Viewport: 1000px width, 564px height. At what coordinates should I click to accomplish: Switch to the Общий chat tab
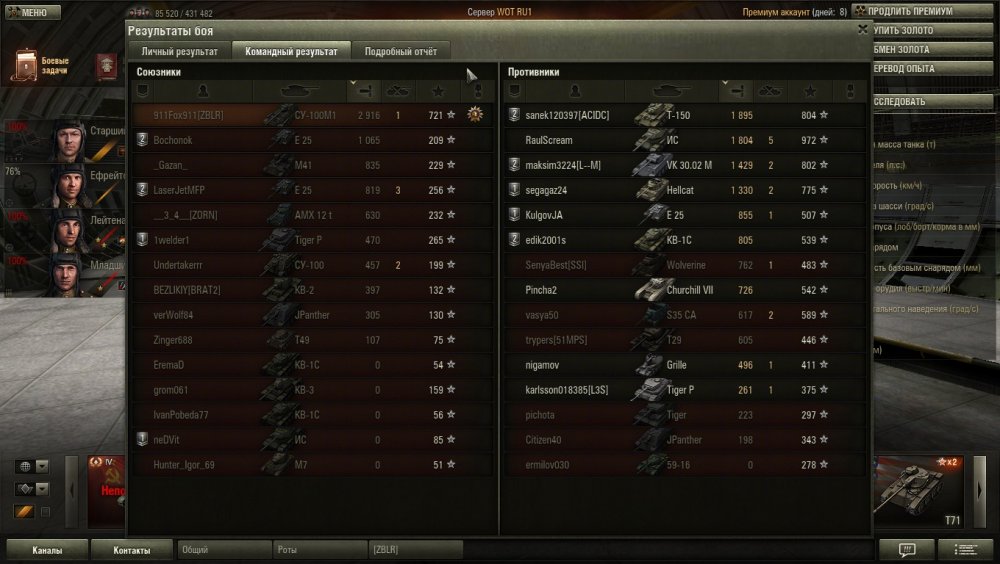click(x=224, y=549)
